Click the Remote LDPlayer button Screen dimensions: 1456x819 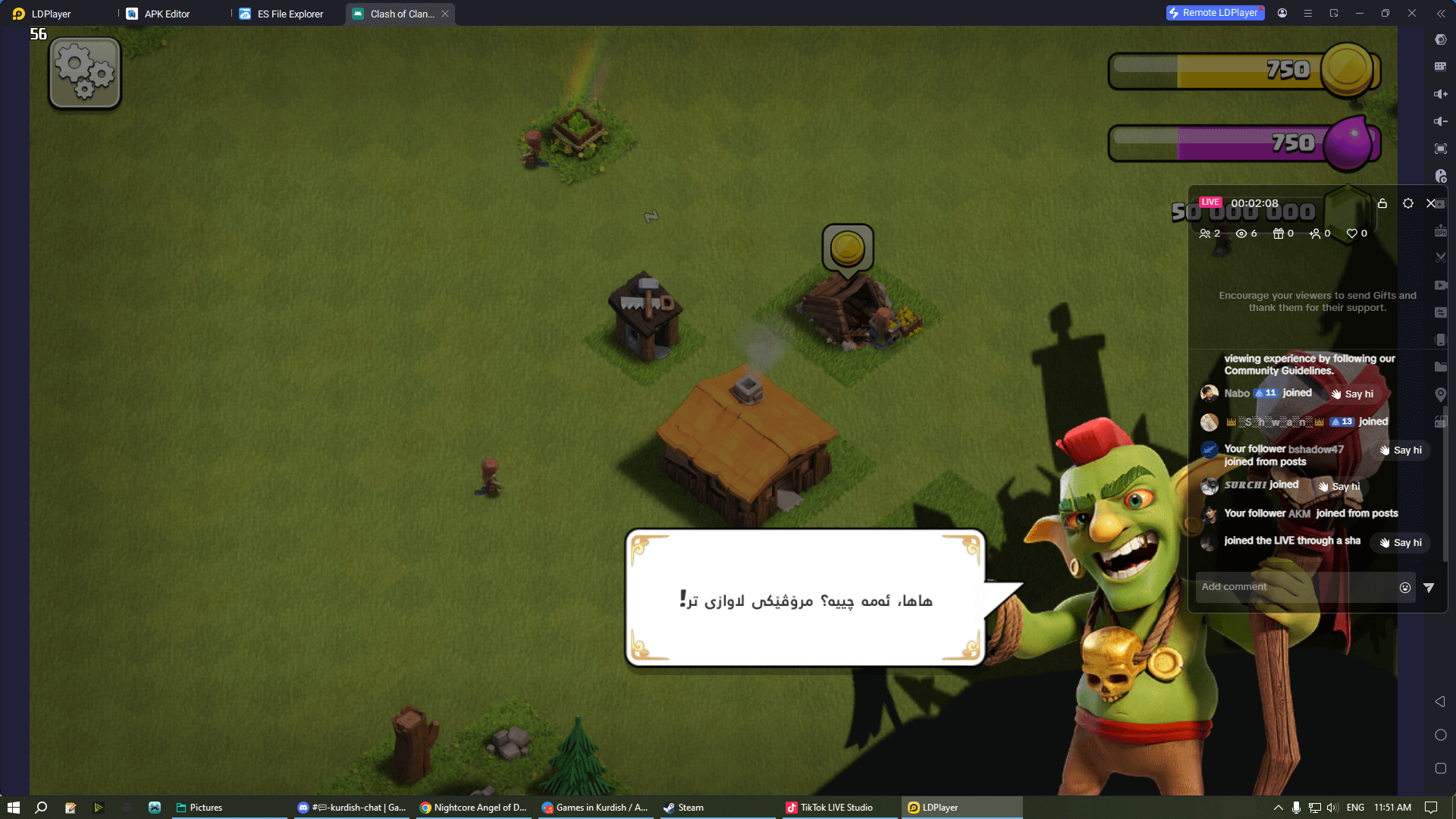pos(1215,13)
